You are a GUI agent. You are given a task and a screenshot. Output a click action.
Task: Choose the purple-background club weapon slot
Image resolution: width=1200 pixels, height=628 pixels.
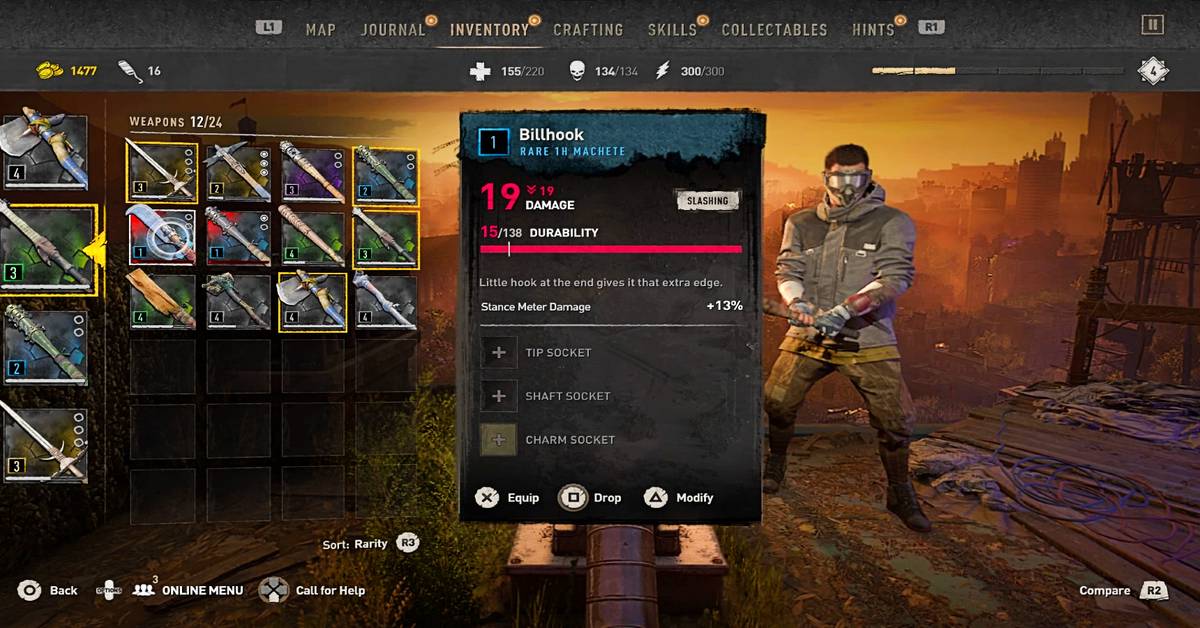(x=312, y=171)
